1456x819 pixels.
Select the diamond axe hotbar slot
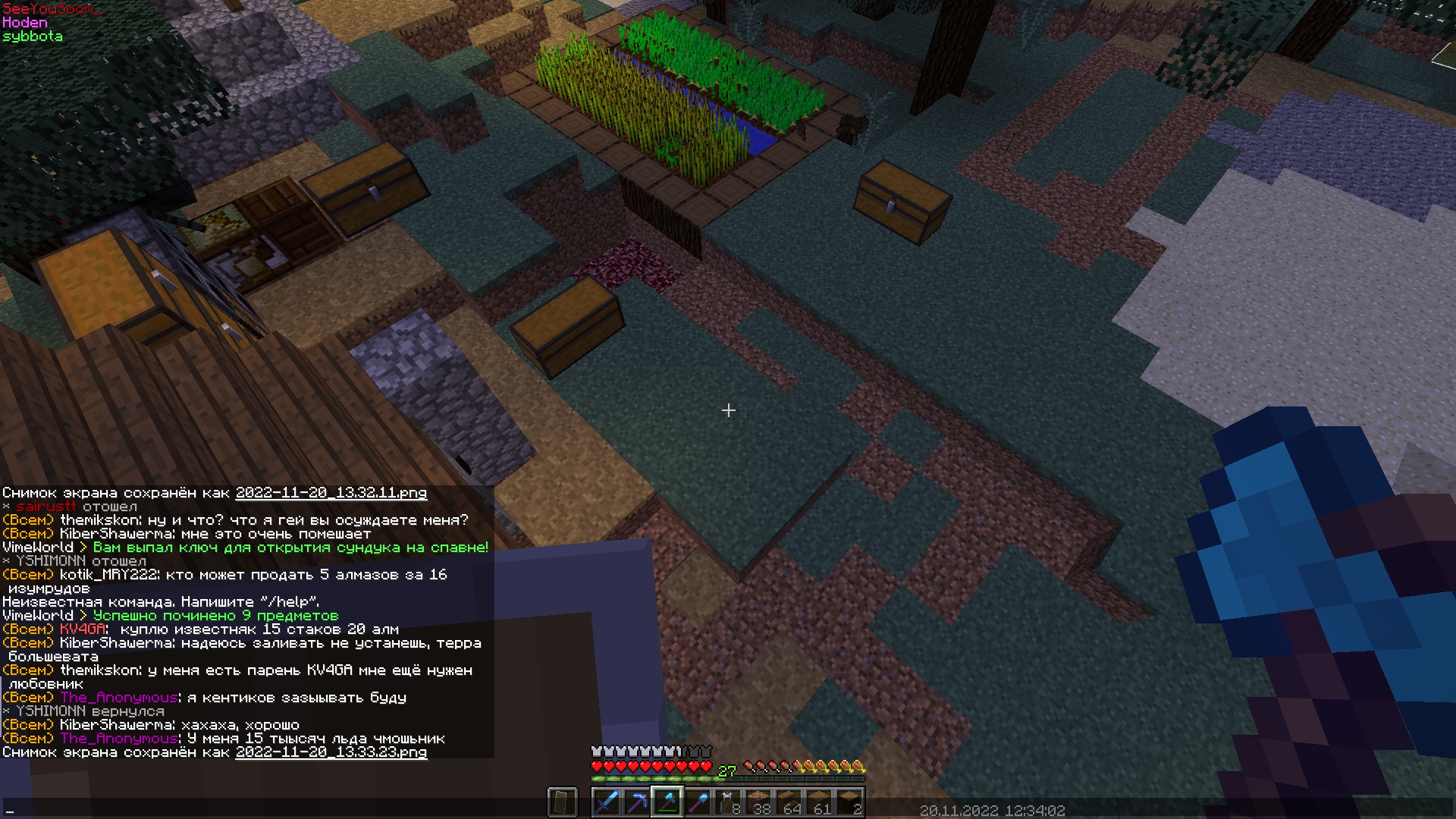(667, 802)
